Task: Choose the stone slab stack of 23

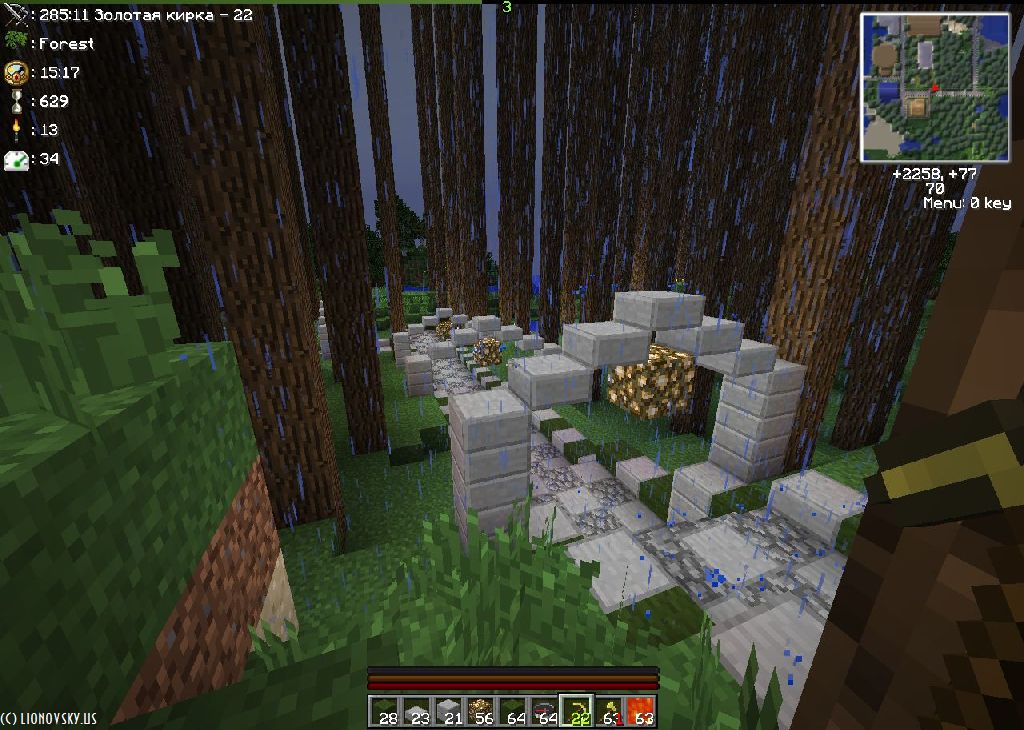Action: [x=418, y=711]
